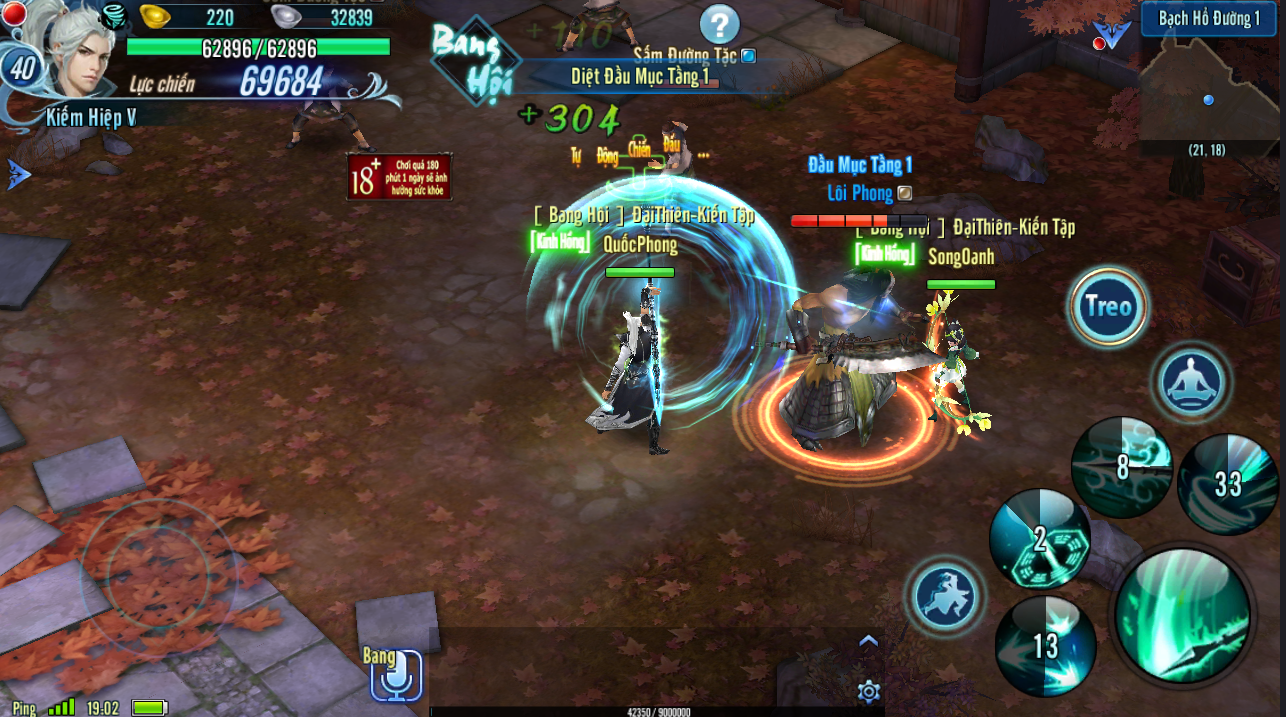Tap the virtual joystick circle
The width and height of the screenshot is (1286, 717).
[x=159, y=572]
